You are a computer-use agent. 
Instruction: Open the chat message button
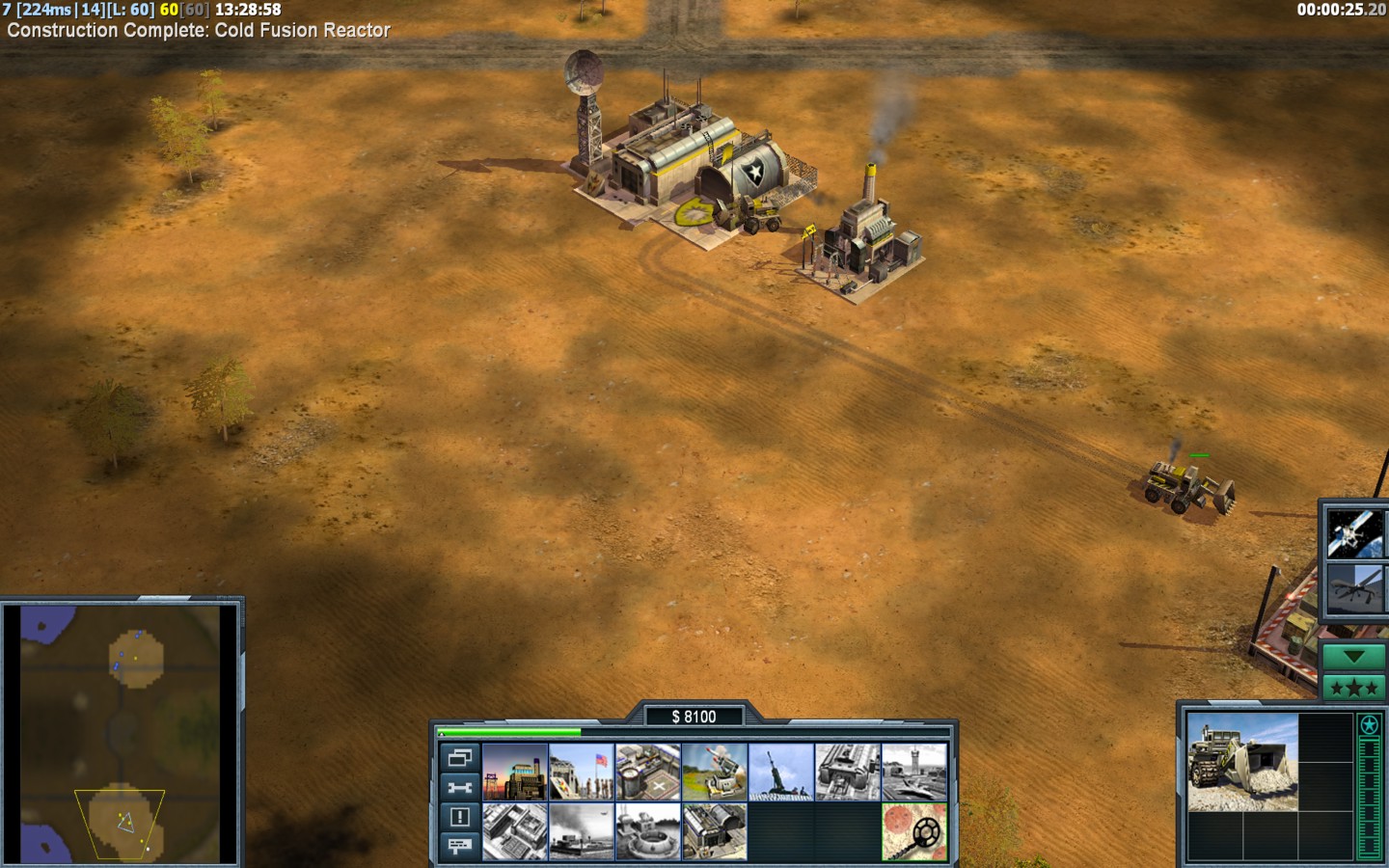point(459,846)
